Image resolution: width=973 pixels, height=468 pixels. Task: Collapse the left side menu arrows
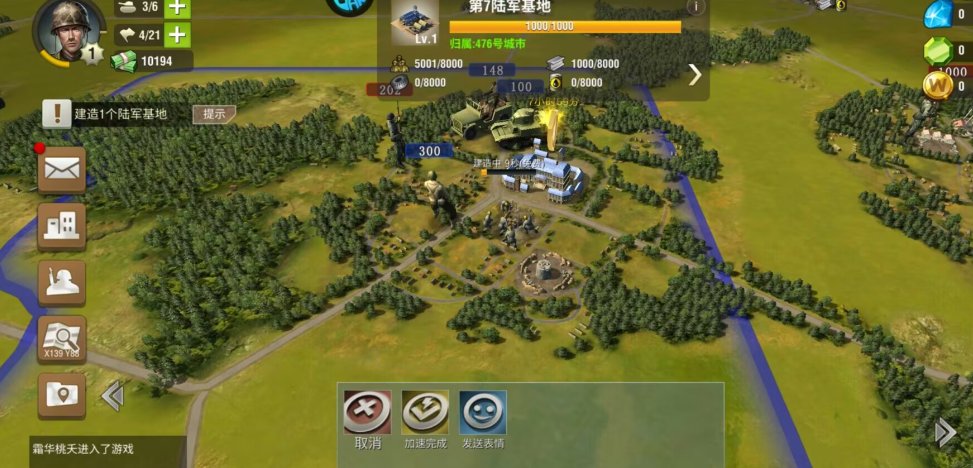[112, 397]
